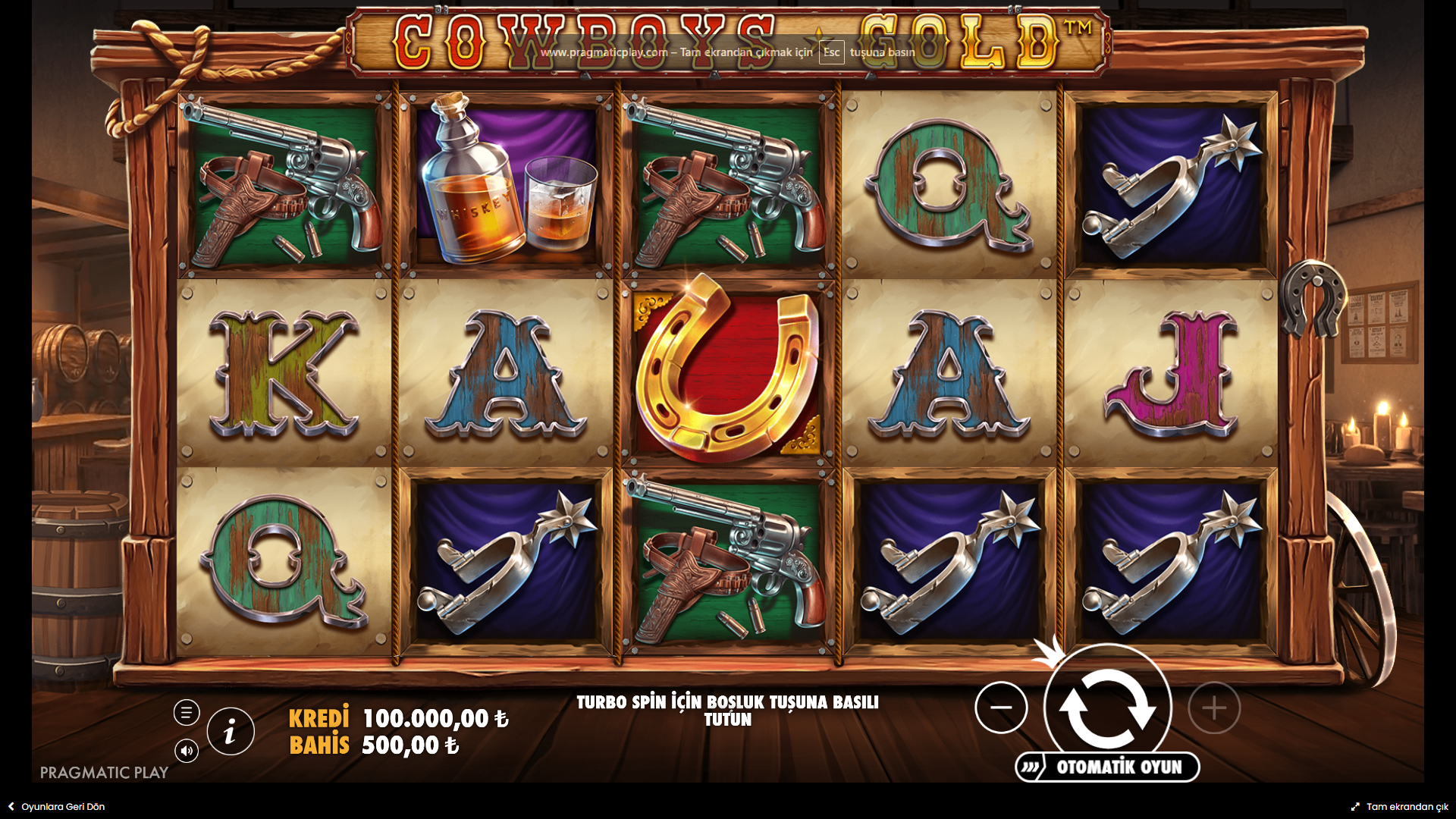Open the hamburger settings menu
This screenshot has width=1456, height=819.
tap(187, 712)
